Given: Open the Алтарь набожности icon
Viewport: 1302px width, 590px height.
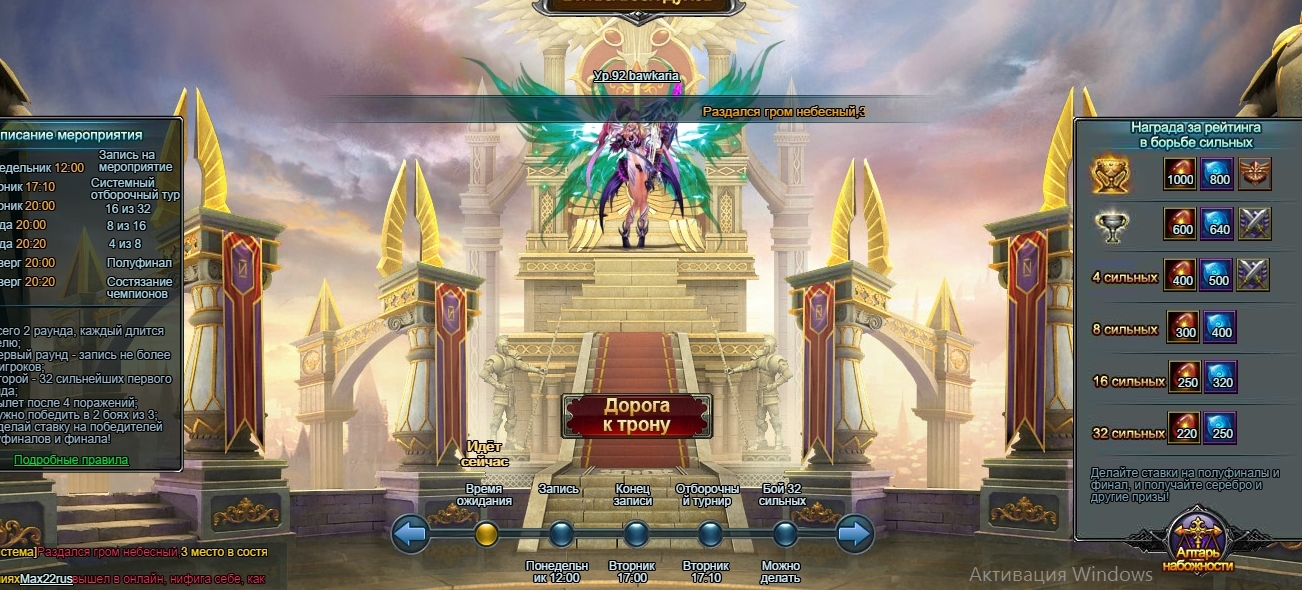Looking at the screenshot, I should pos(1197,541).
